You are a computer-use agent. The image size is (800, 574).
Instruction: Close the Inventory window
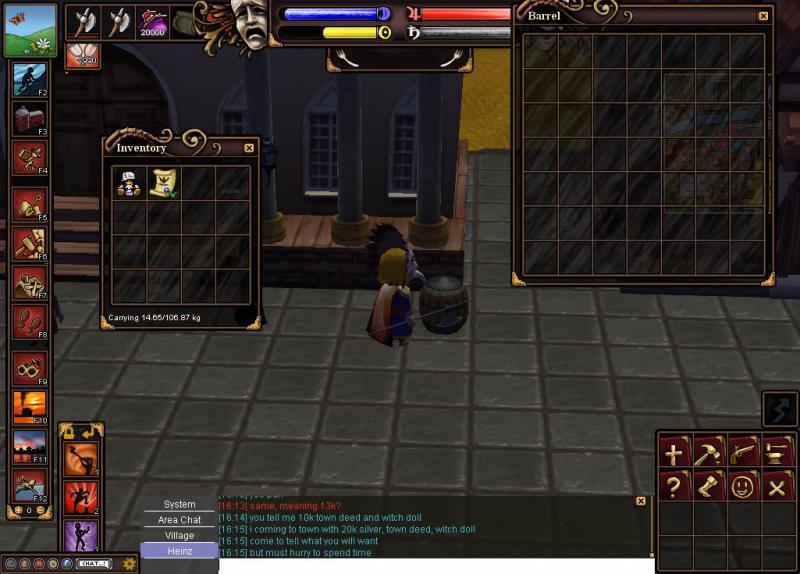click(249, 148)
